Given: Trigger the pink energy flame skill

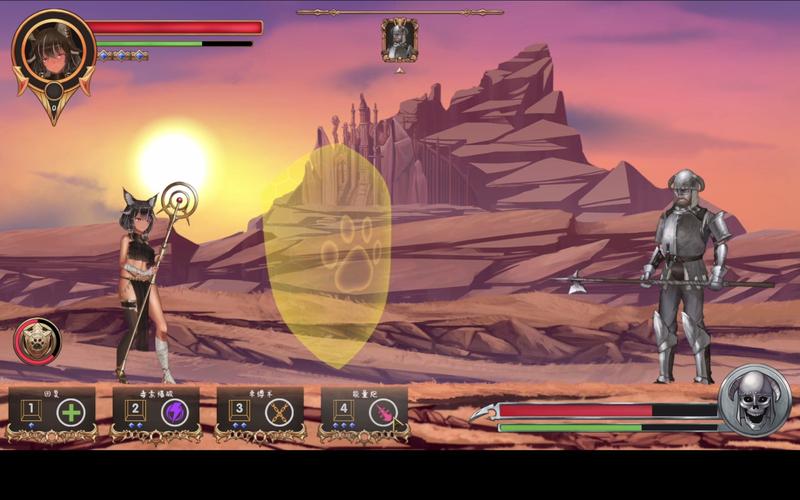Looking at the screenshot, I should pos(382,411).
